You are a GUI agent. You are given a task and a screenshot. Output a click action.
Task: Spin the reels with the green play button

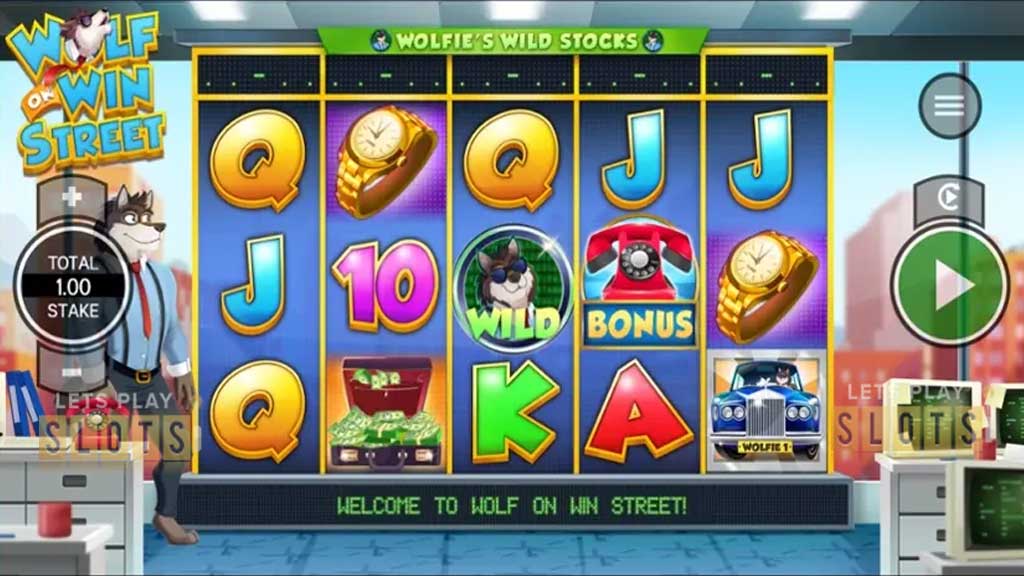(949, 287)
